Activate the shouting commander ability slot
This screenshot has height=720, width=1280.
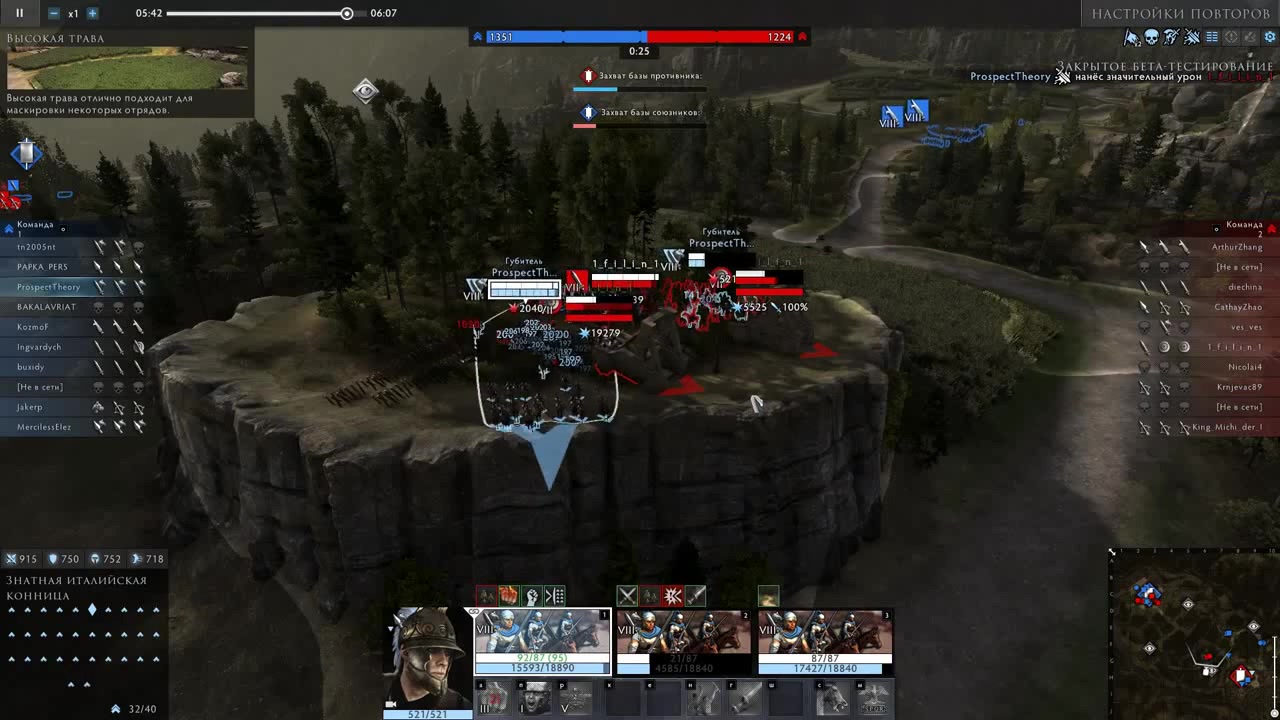pyautogui.click(x=535, y=697)
